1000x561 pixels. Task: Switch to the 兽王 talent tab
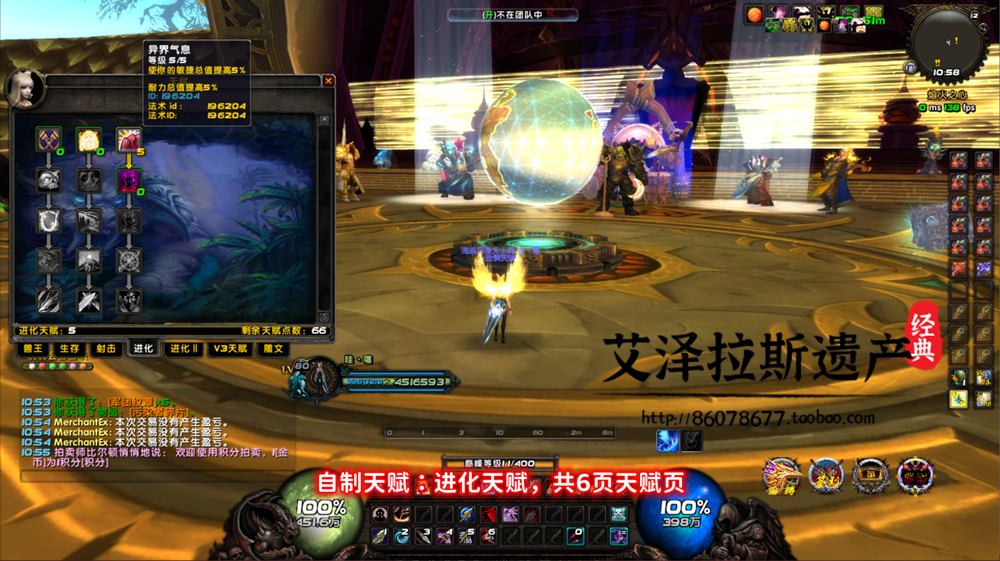point(33,349)
